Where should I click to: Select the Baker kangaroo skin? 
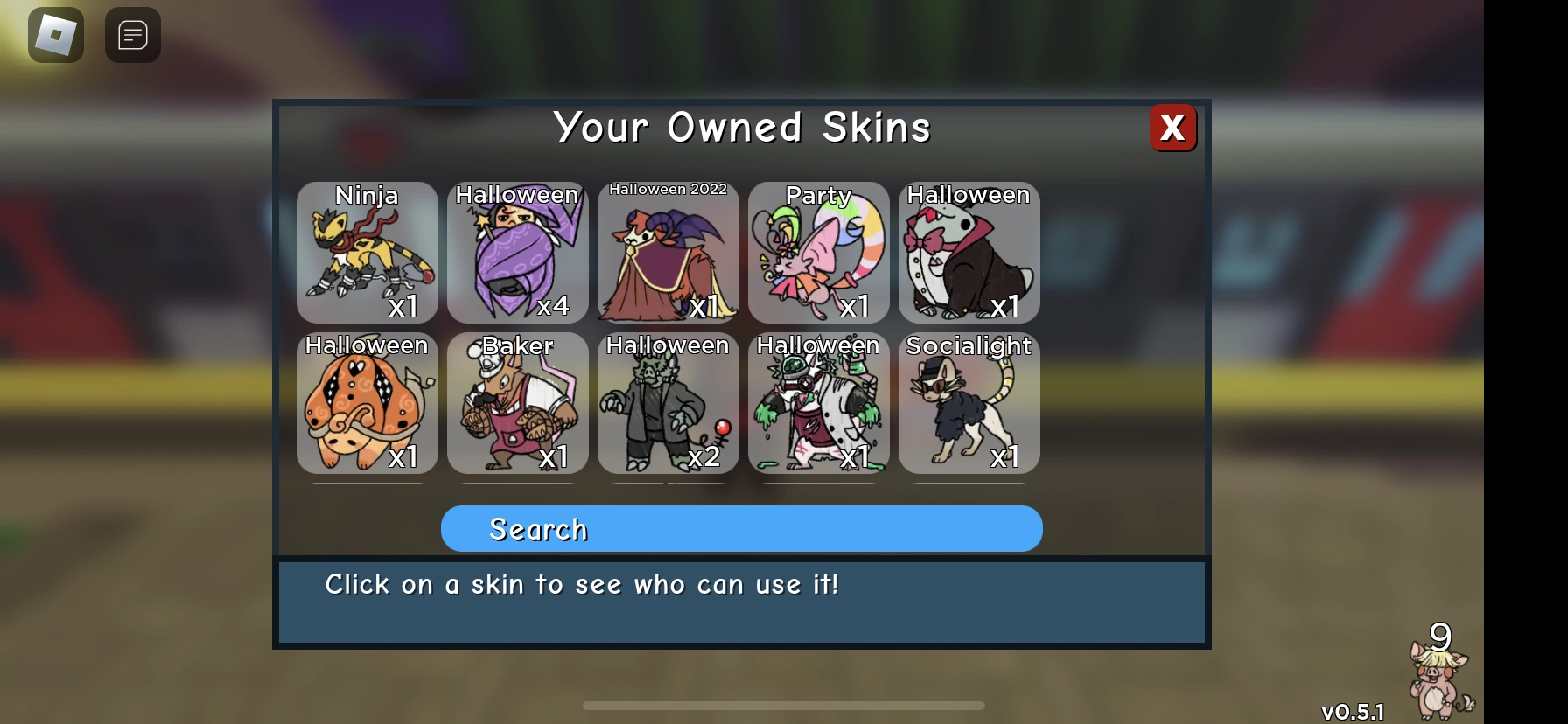(517, 404)
